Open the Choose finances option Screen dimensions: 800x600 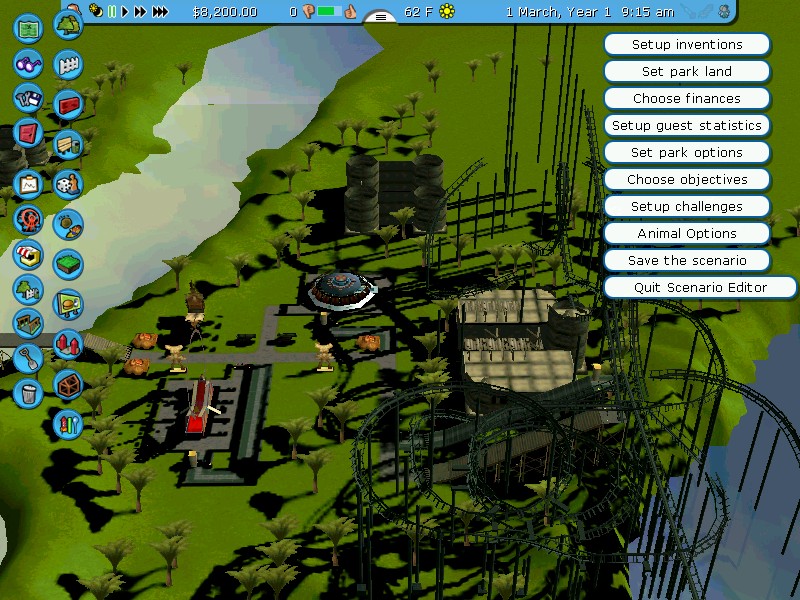tap(687, 99)
